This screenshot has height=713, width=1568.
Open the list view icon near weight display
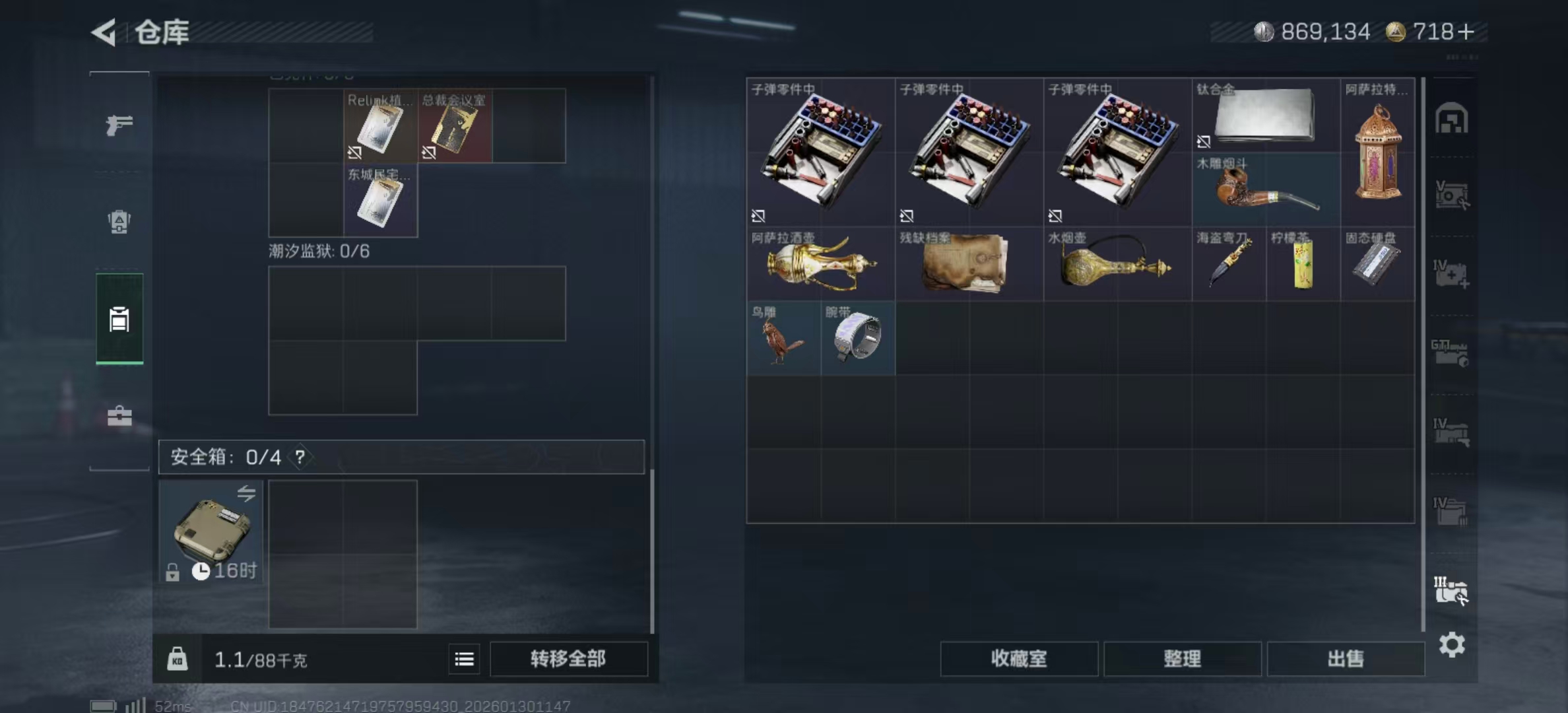point(464,659)
